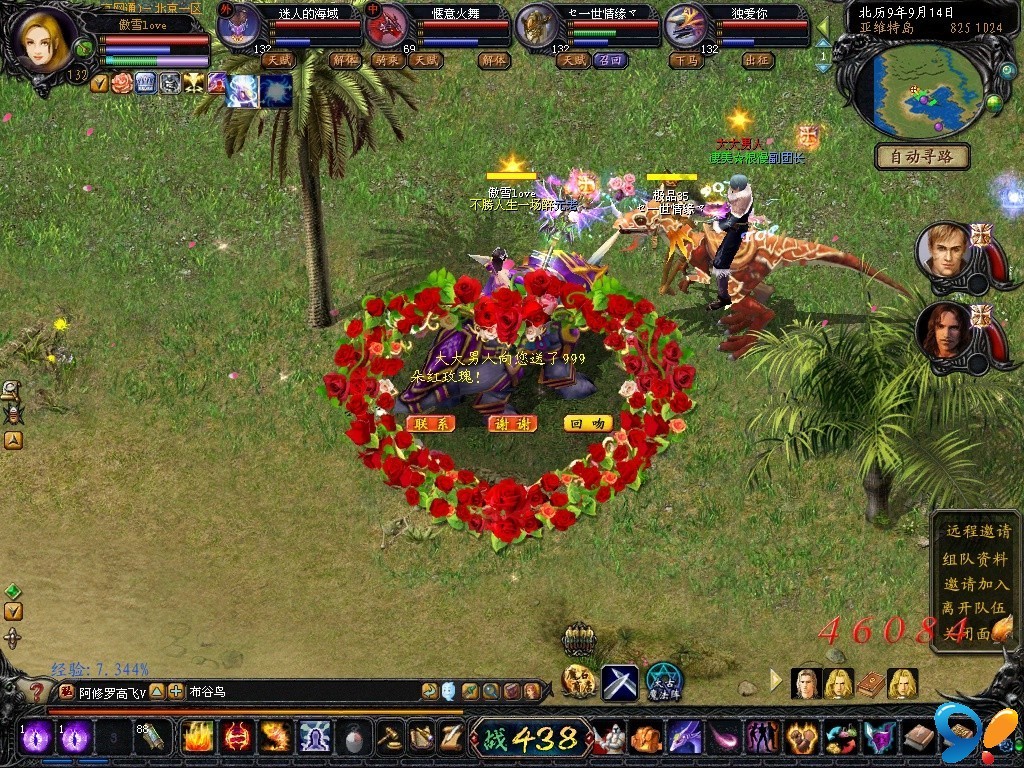Click the 联系 (Contact) button on rose popup
Image resolution: width=1024 pixels, height=768 pixels.
(431, 424)
